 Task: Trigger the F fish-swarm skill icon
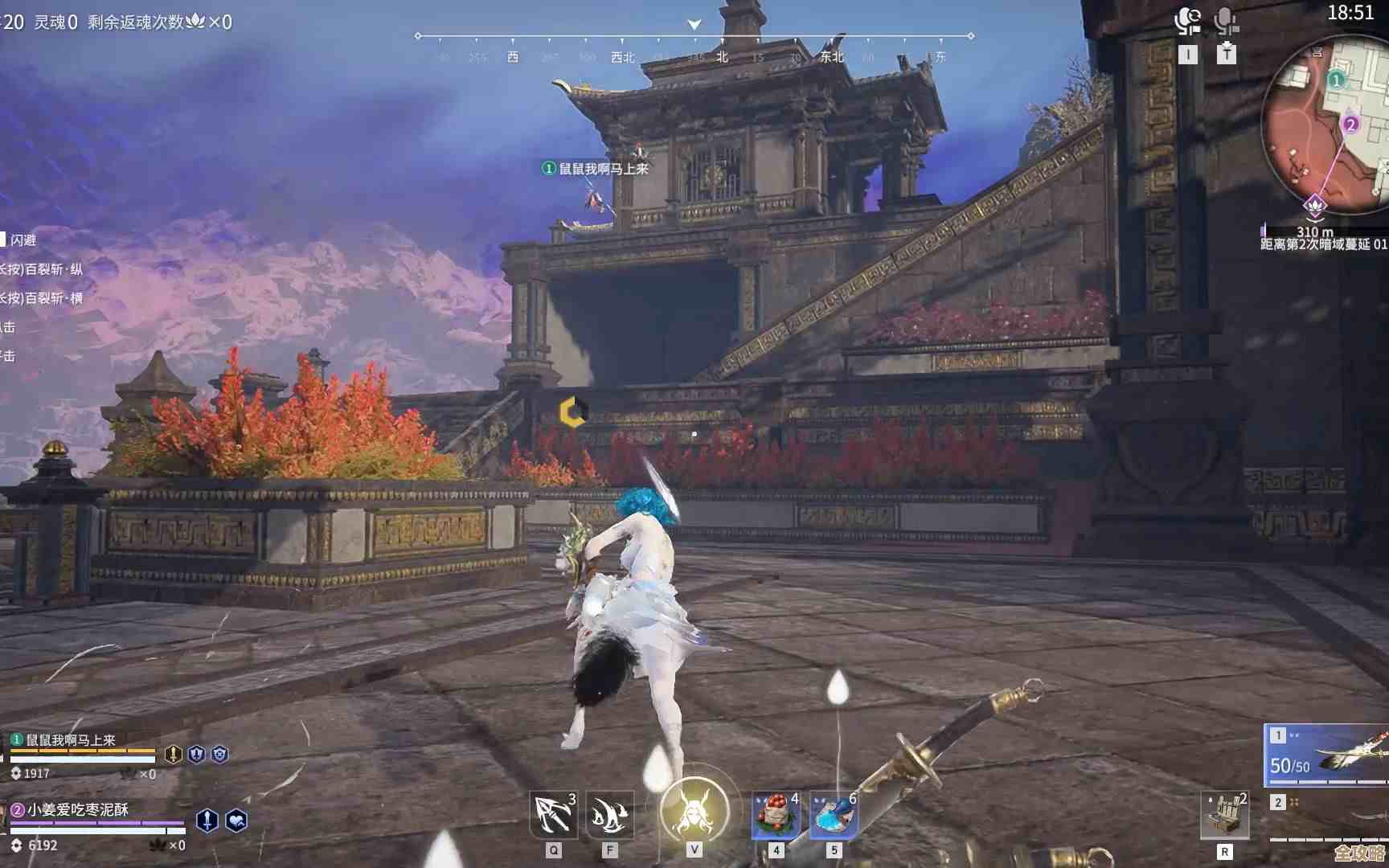[x=611, y=813]
